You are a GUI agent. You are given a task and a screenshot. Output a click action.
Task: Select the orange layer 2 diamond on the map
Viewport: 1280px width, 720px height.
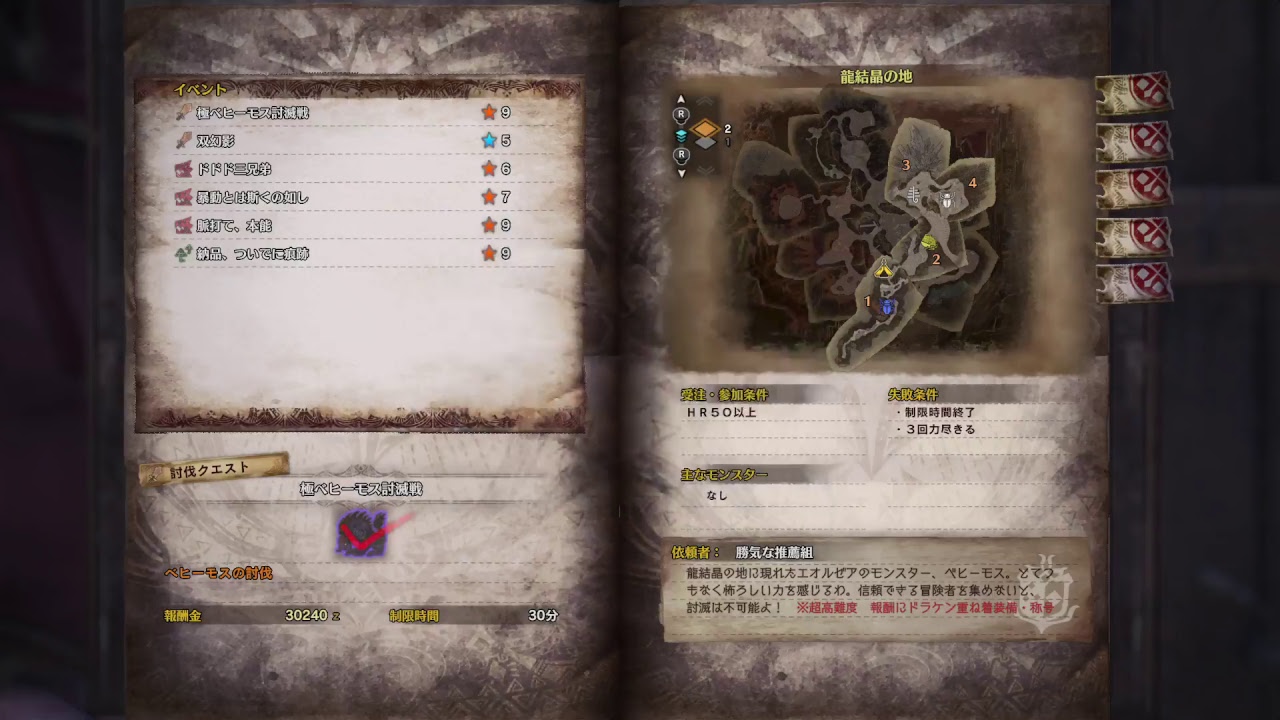pyautogui.click(x=703, y=127)
